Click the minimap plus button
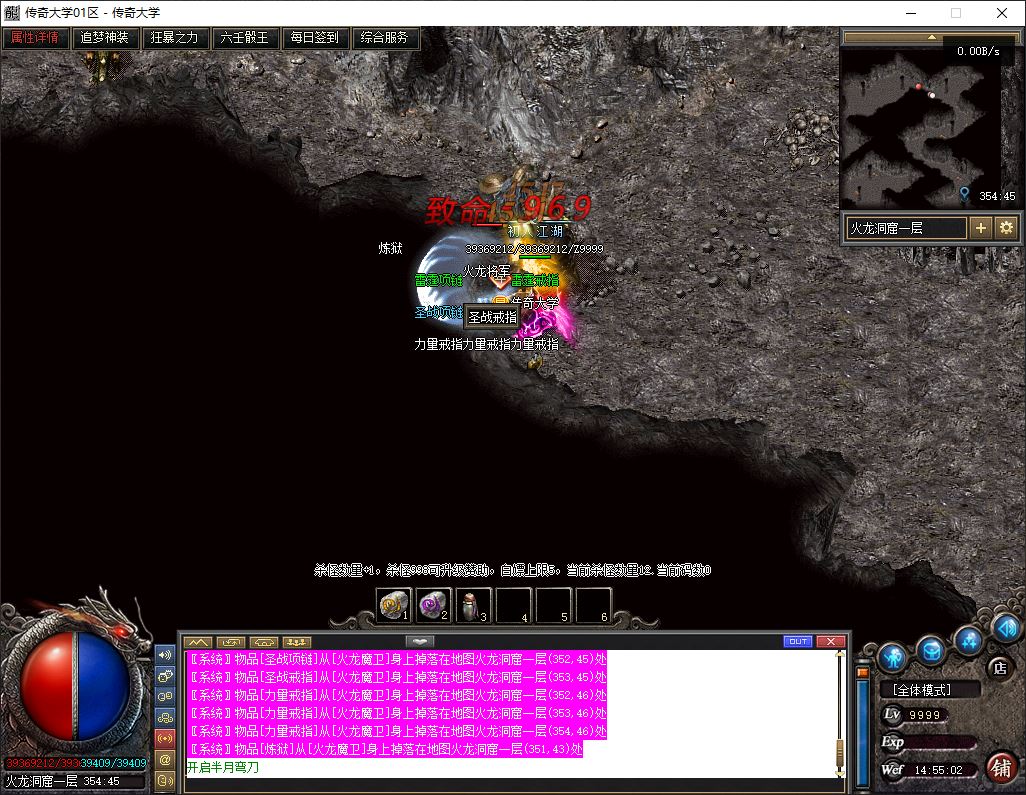The width and height of the screenshot is (1026, 795). click(x=981, y=228)
